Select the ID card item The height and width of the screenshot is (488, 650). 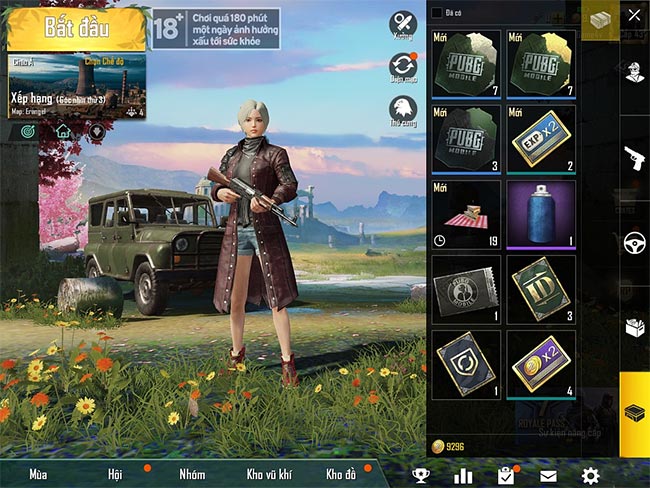pos(541,290)
